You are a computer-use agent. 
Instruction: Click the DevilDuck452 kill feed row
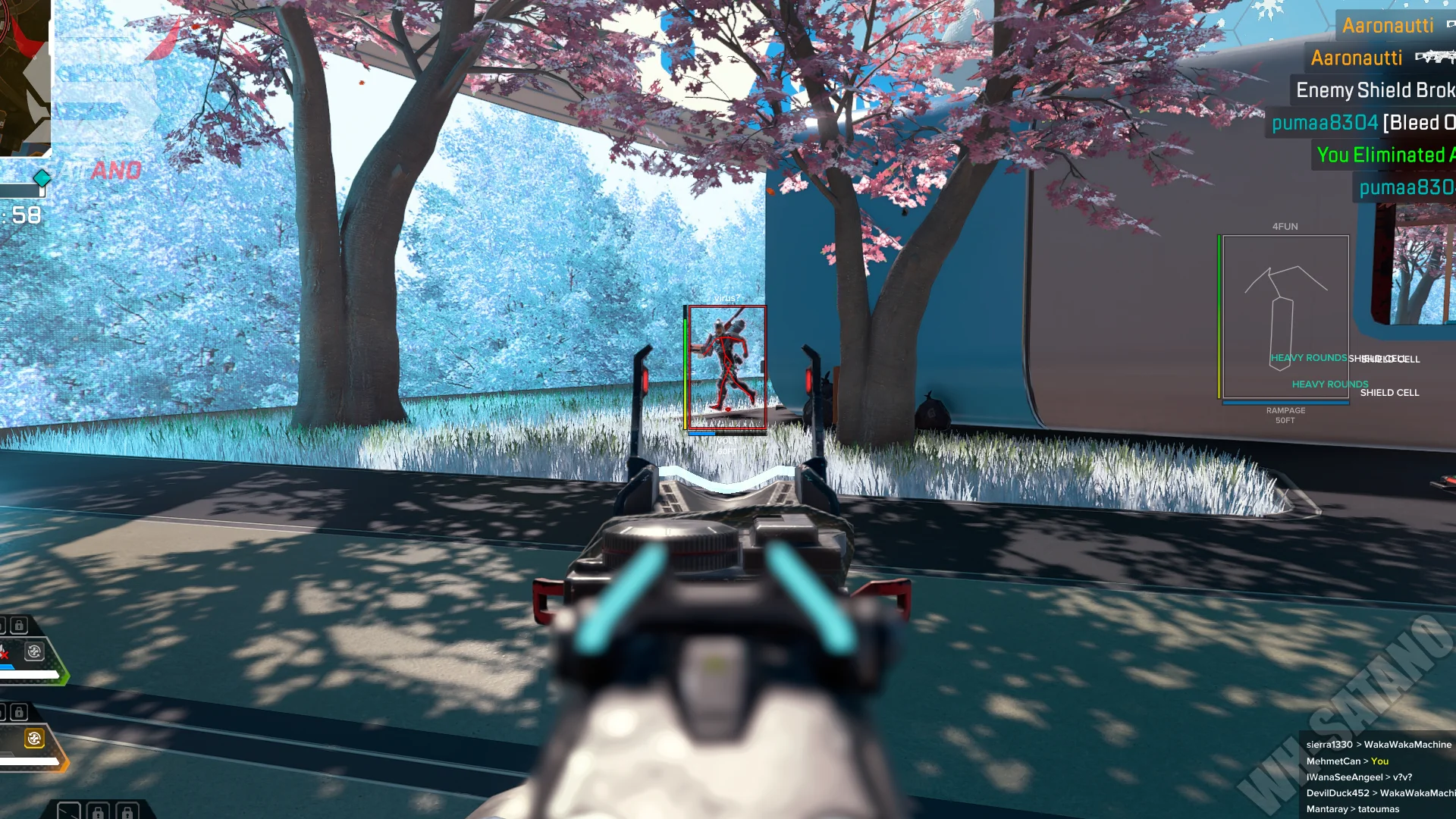pyautogui.click(x=1379, y=793)
